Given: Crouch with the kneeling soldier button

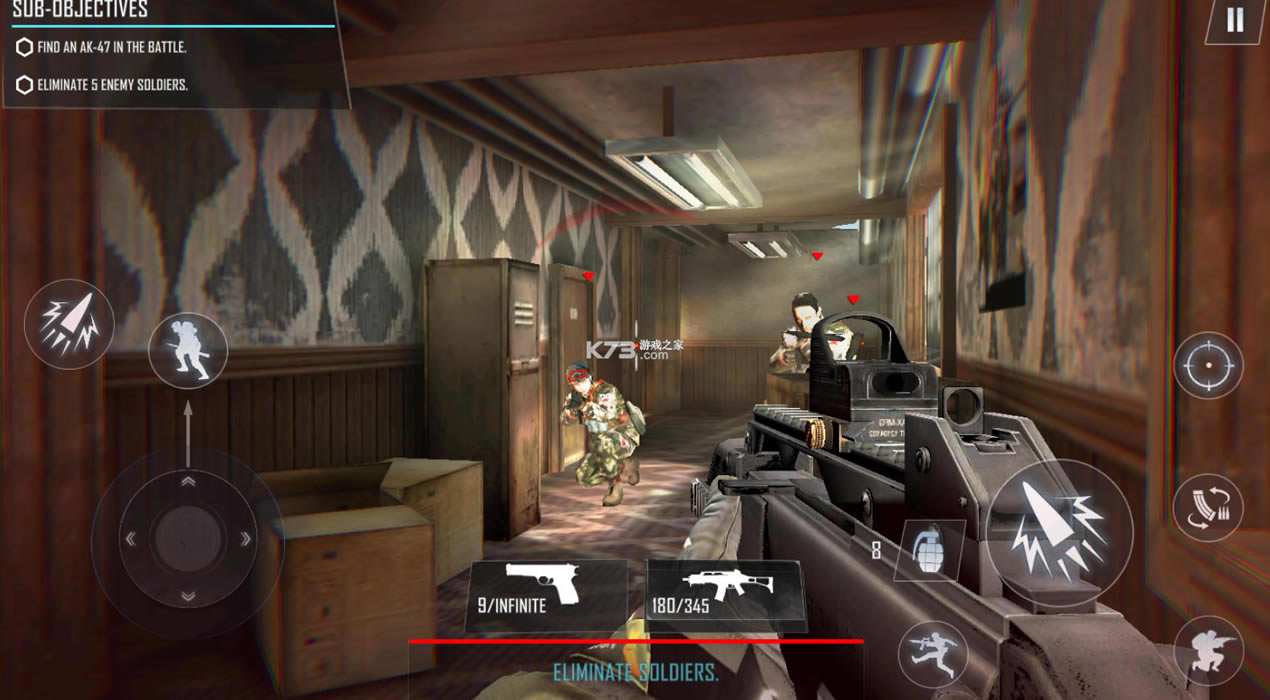Looking at the screenshot, I should (x=1207, y=651).
